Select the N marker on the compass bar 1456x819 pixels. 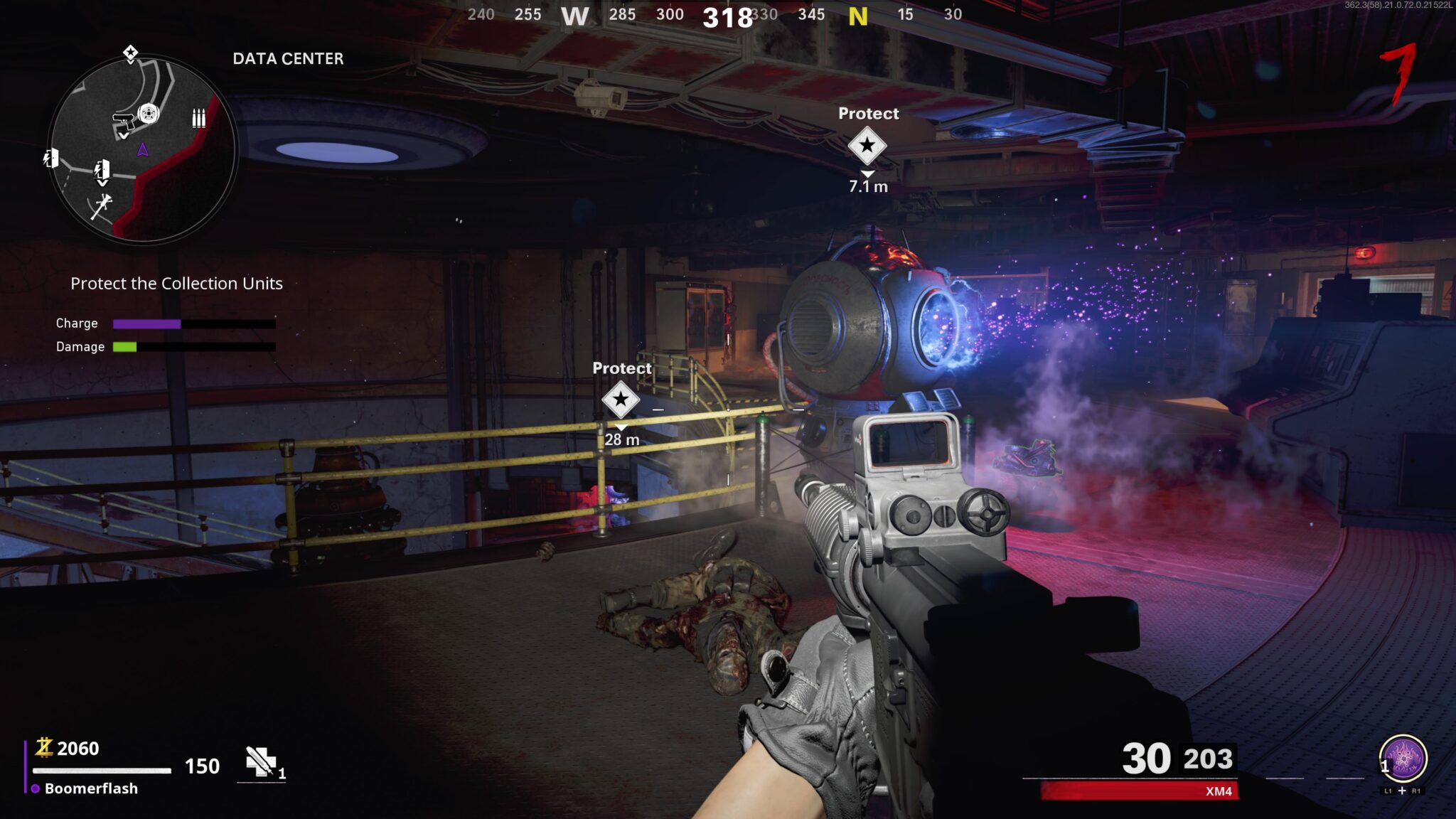pyautogui.click(x=858, y=16)
